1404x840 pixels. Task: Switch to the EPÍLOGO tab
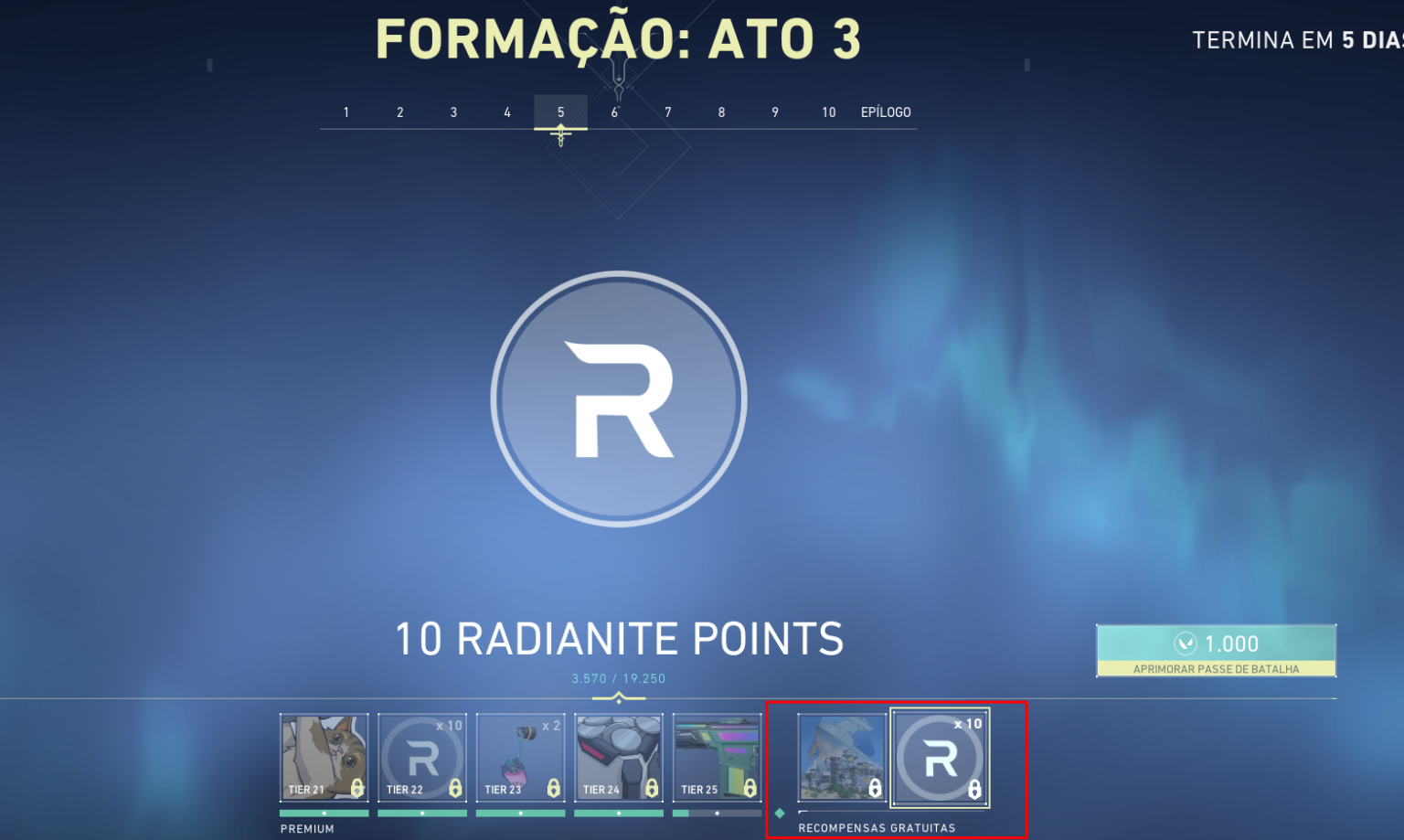885,112
